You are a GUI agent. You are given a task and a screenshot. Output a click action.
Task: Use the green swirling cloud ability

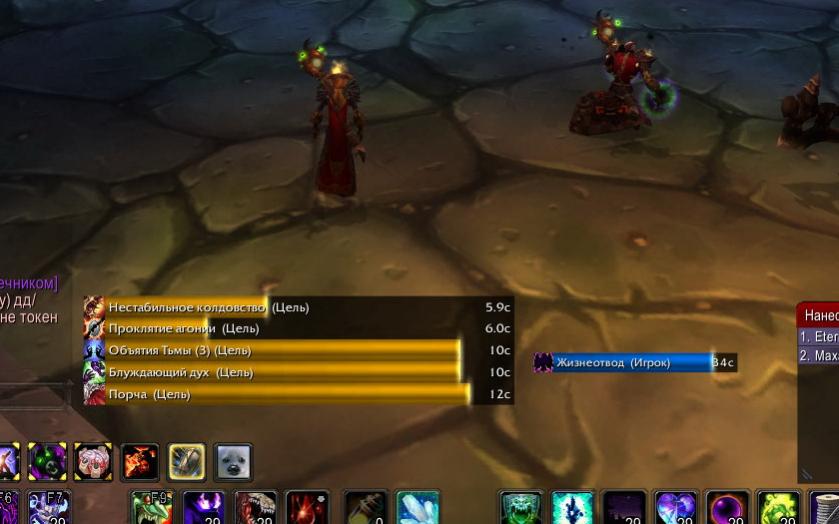778,508
